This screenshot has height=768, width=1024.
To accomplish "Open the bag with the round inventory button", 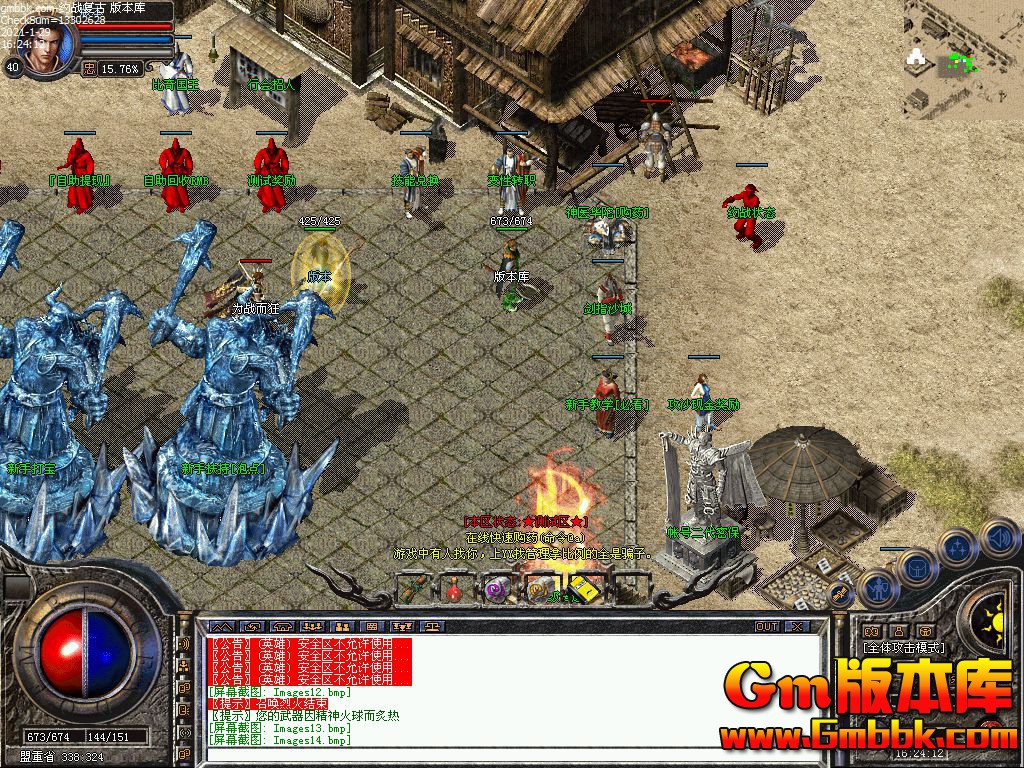I will click(x=916, y=567).
